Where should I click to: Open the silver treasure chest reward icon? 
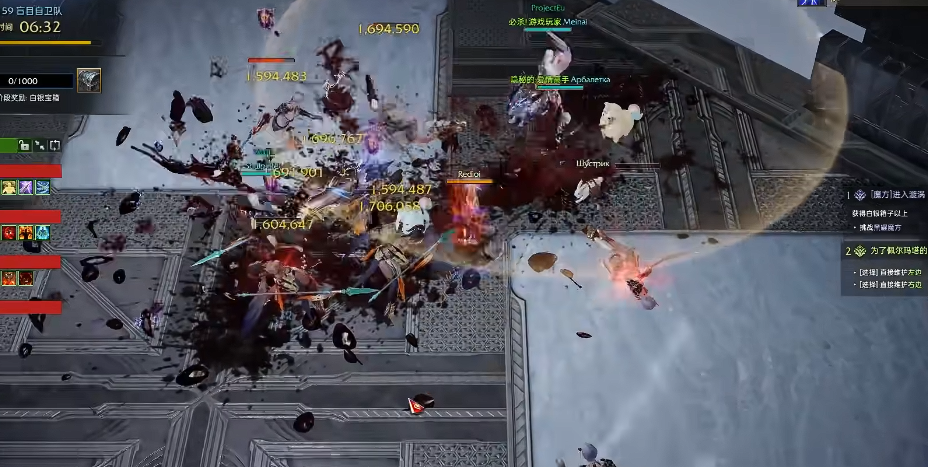coord(89,80)
